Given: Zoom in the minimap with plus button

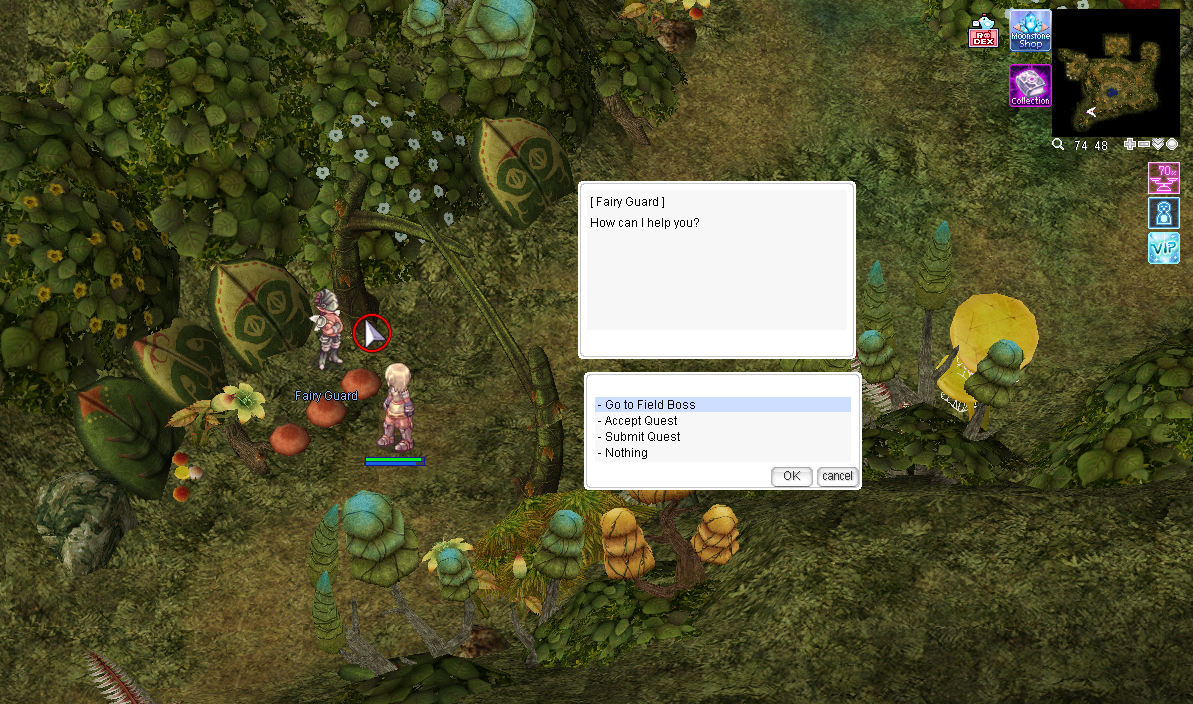Looking at the screenshot, I should pyautogui.click(x=1130, y=145).
